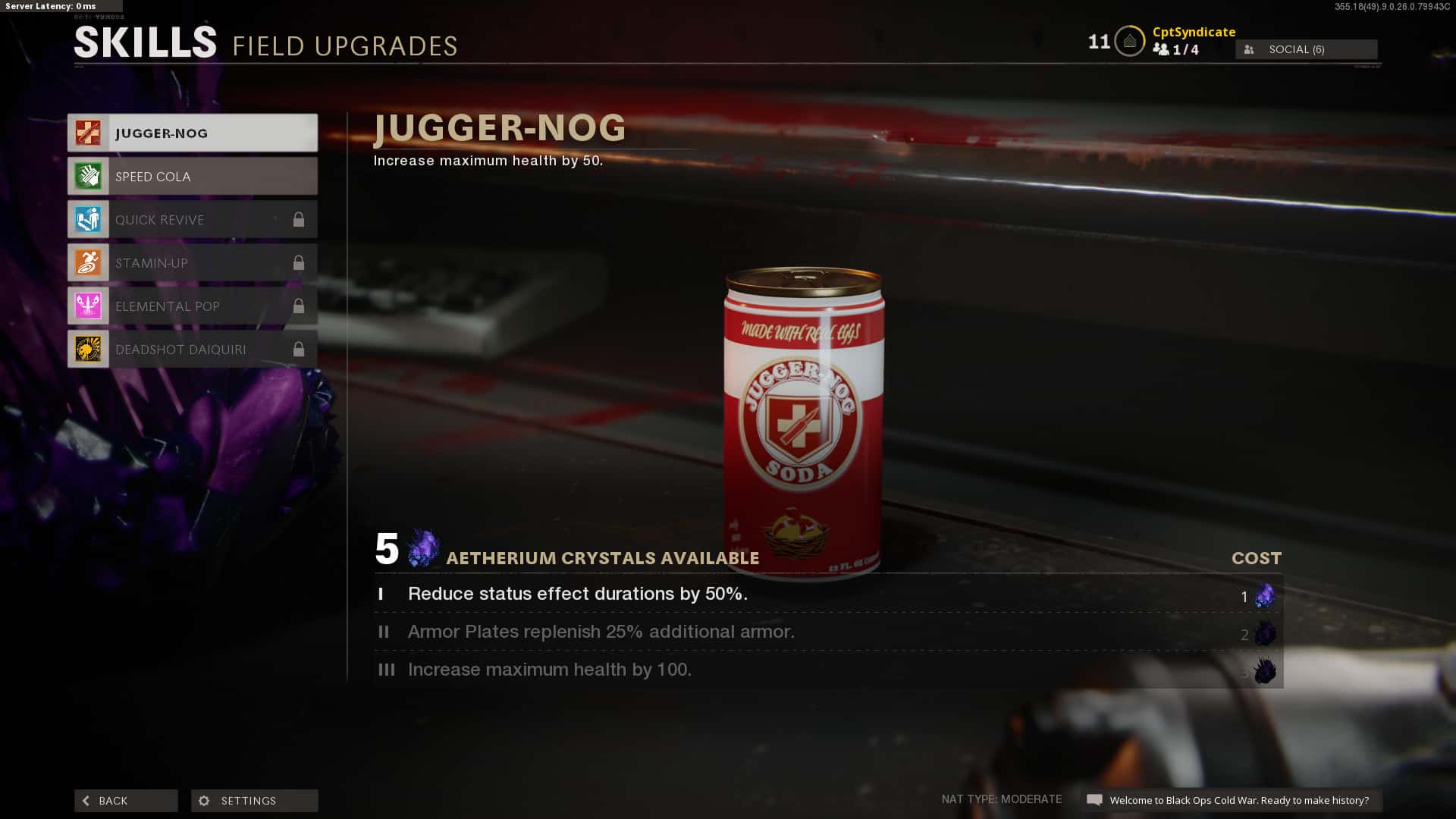Screen dimensions: 1456x819
Task: Buy tier I status effect duration upgrade
Action: tap(827, 595)
